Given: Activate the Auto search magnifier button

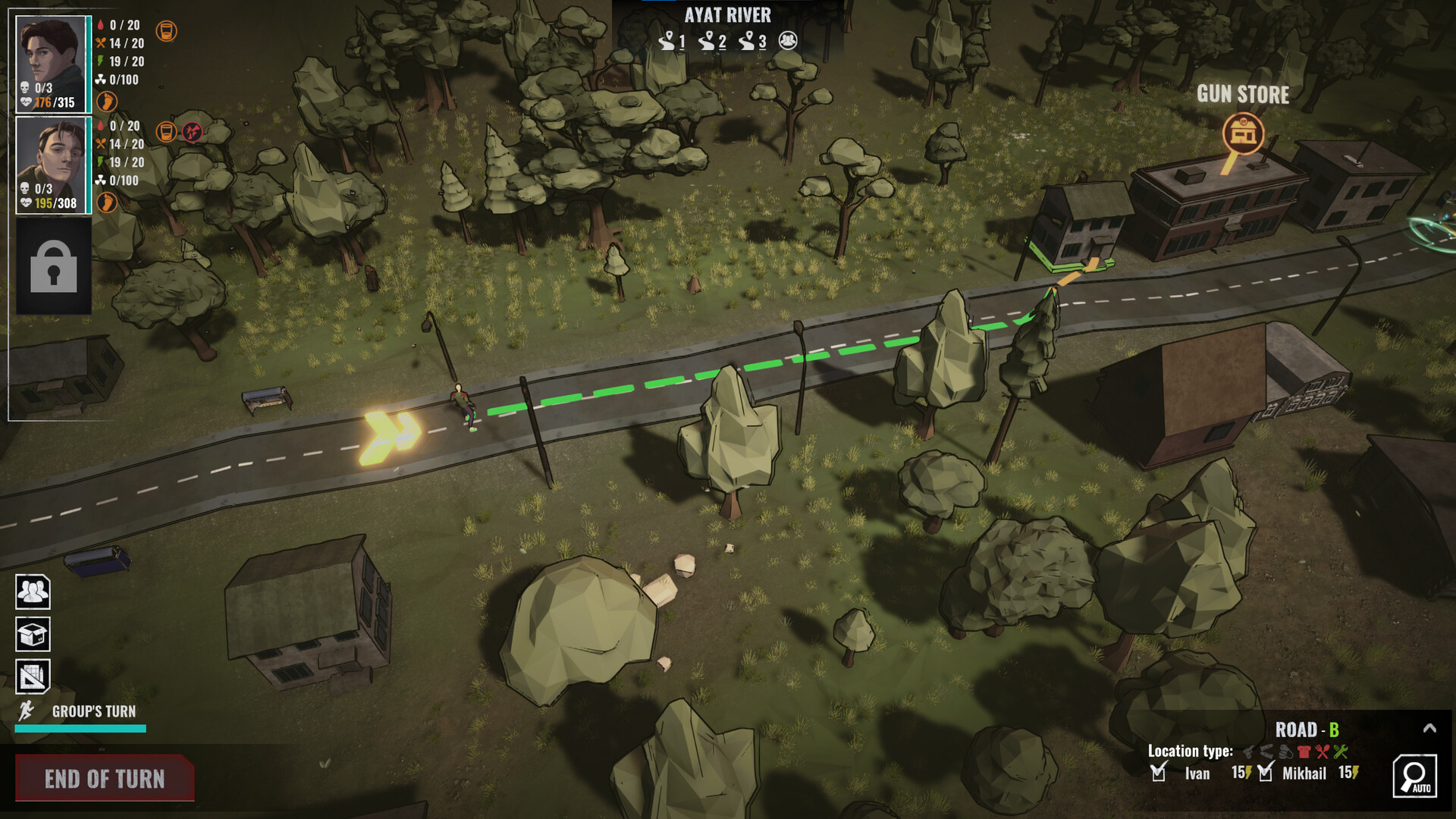Looking at the screenshot, I should pos(1414,776).
